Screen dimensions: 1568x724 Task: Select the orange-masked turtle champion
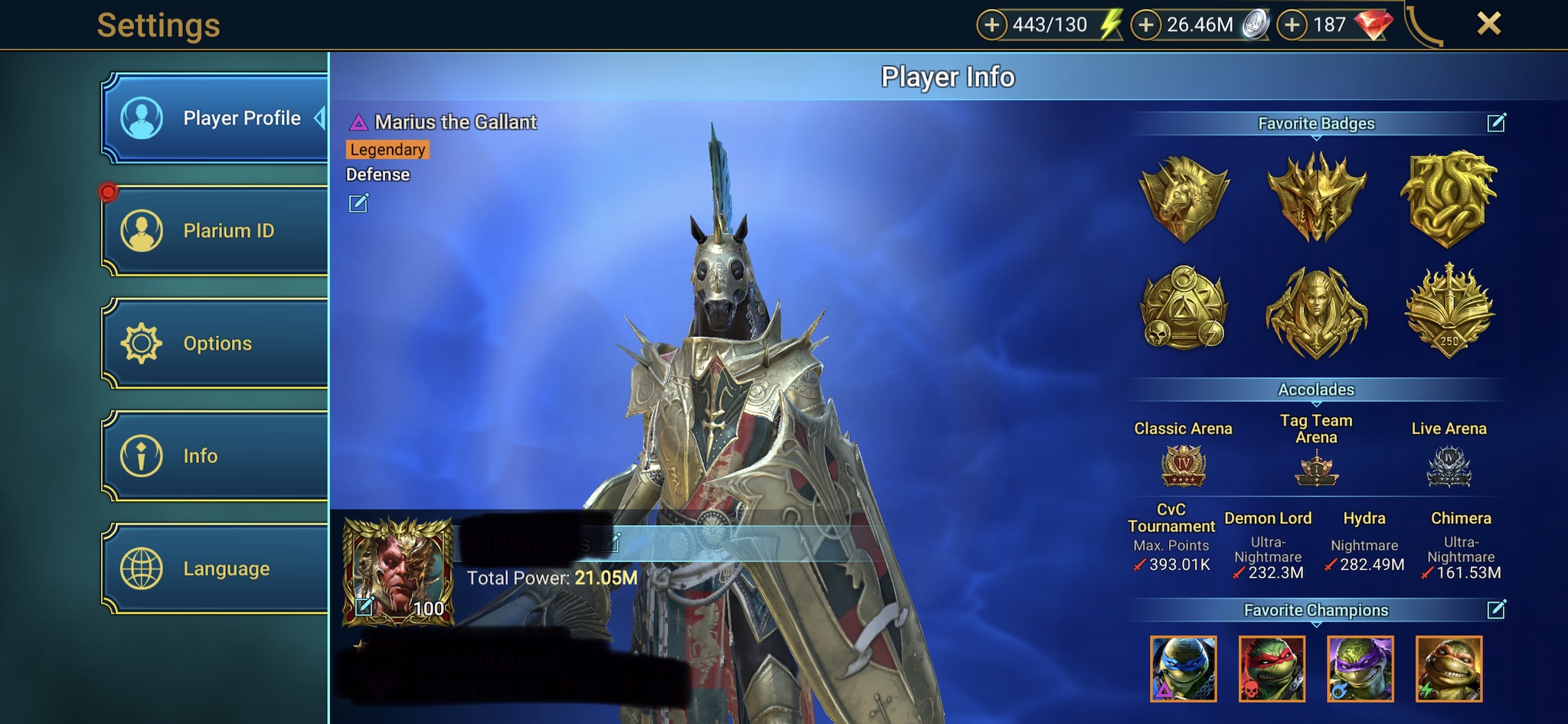(1449, 668)
